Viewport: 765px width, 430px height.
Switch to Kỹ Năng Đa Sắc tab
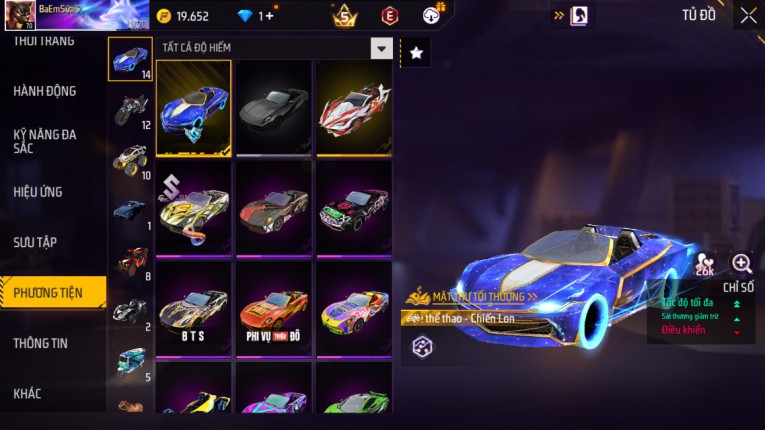pos(45,141)
